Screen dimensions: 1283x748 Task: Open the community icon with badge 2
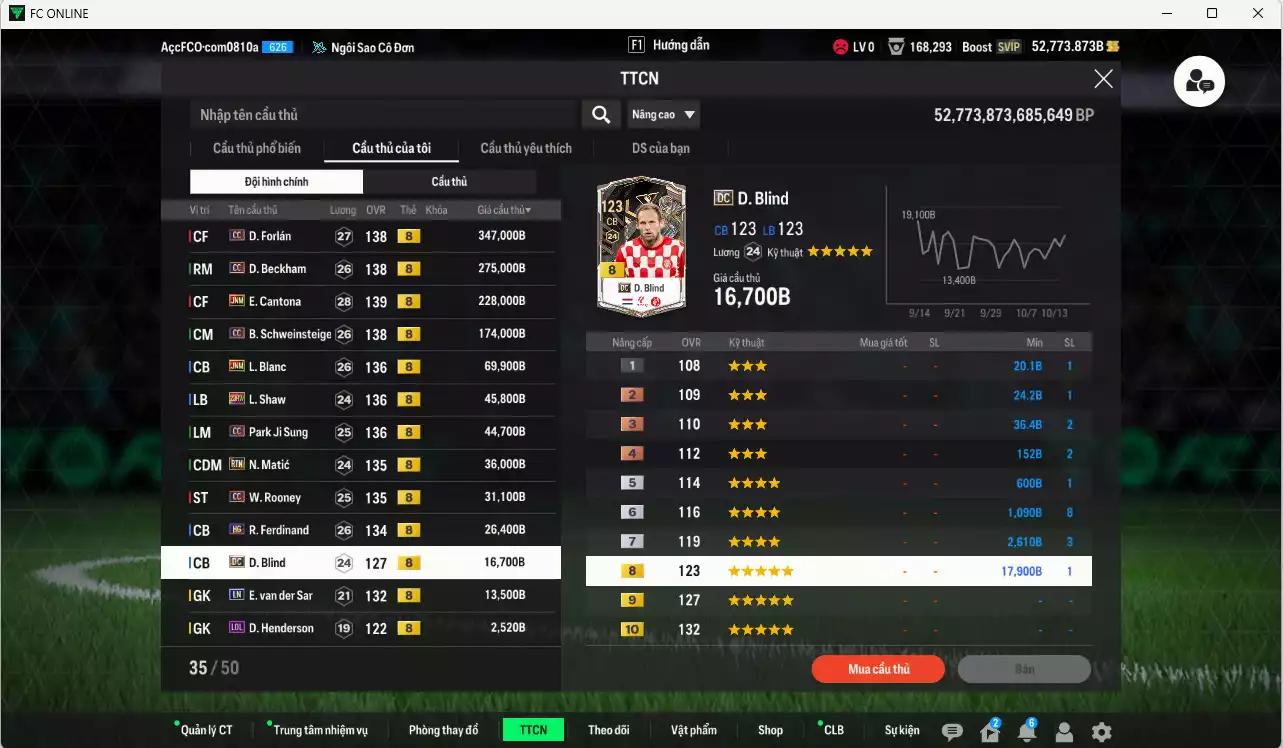coord(989,732)
